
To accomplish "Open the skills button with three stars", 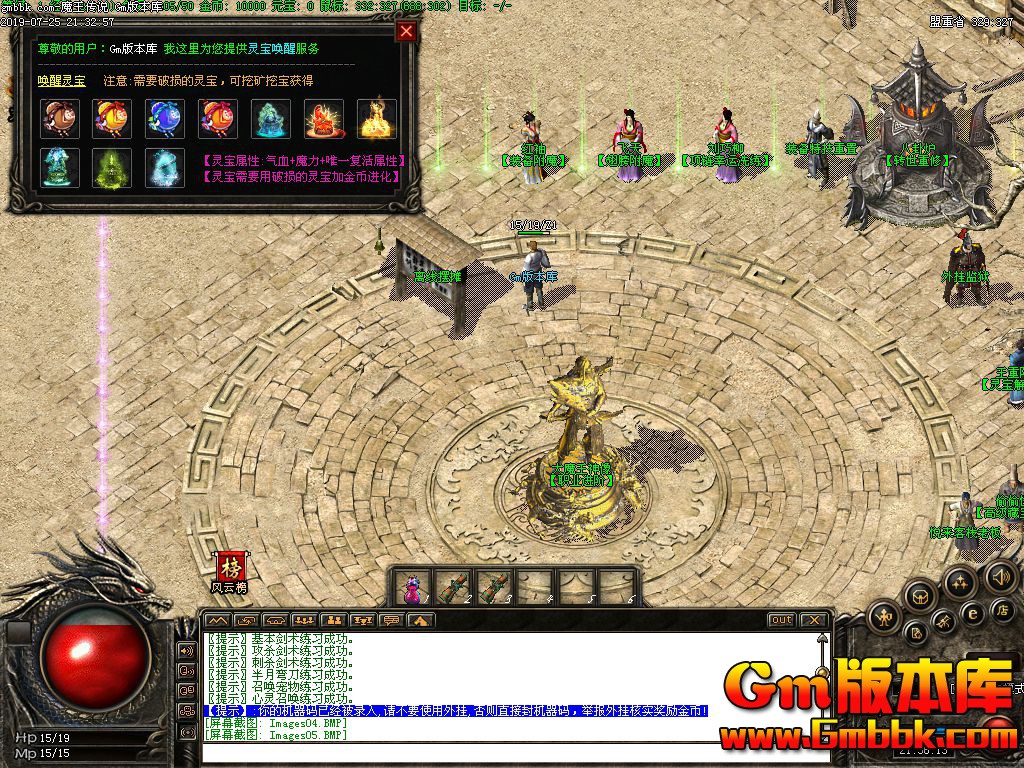I will (x=959, y=582).
